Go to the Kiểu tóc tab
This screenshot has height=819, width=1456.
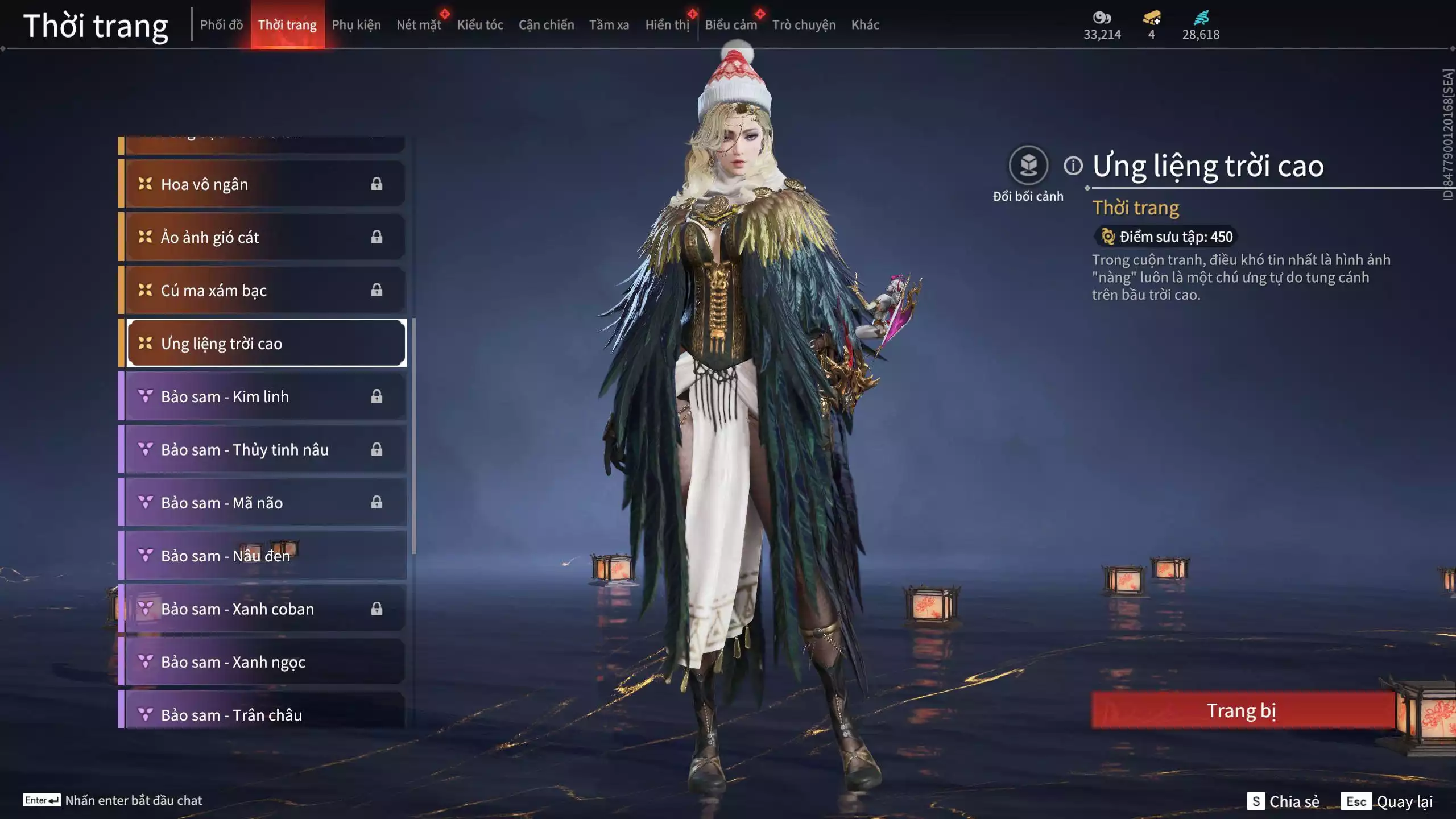pyautogui.click(x=480, y=25)
